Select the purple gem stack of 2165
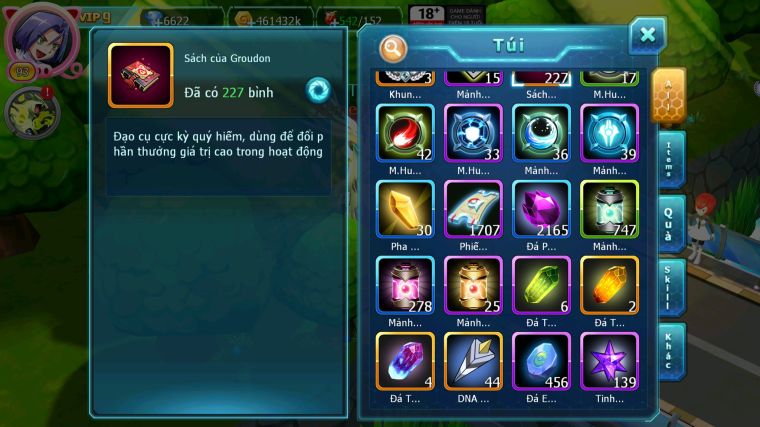This screenshot has width=760, height=427. [x=540, y=209]
